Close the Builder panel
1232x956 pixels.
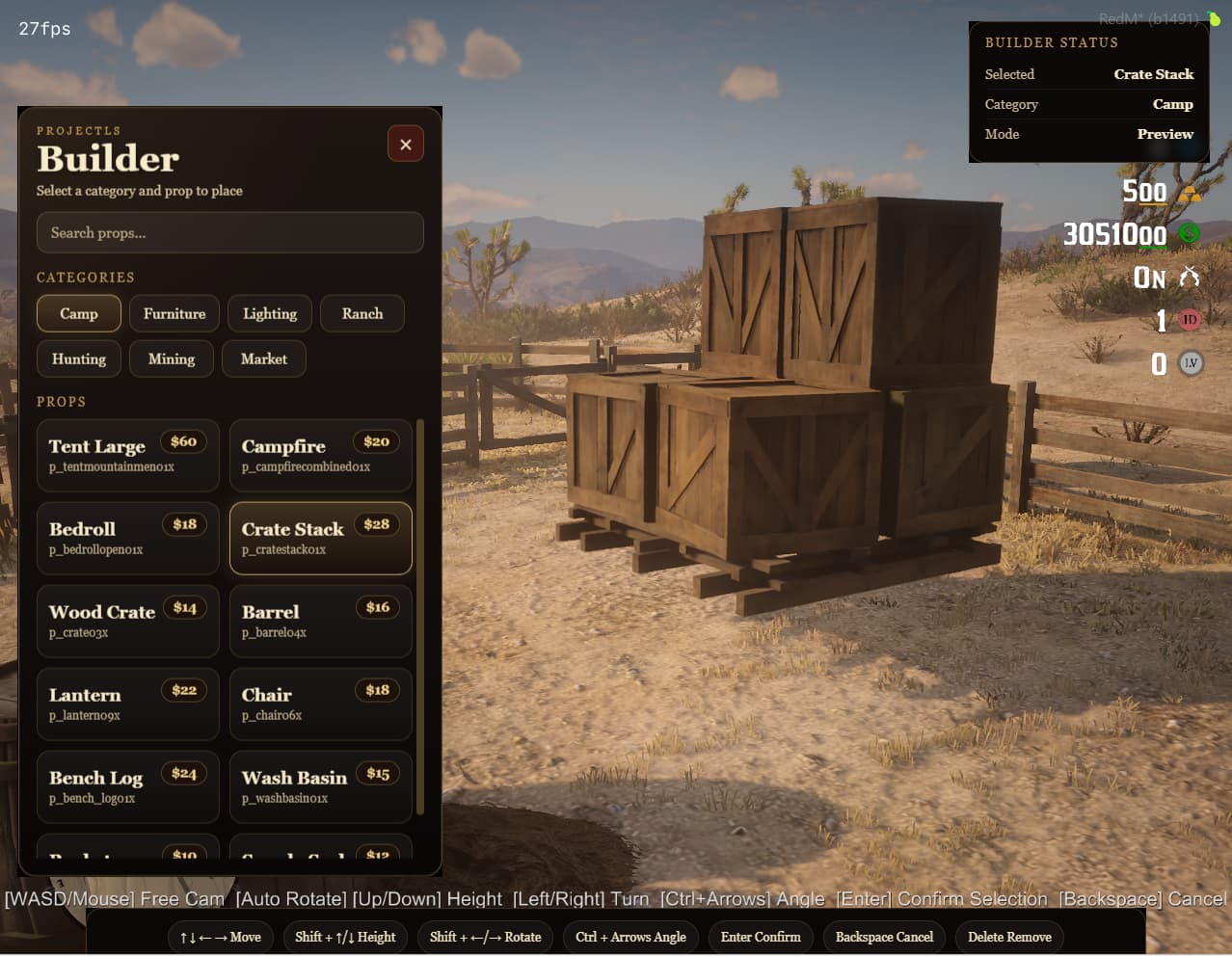coord(405,145)
